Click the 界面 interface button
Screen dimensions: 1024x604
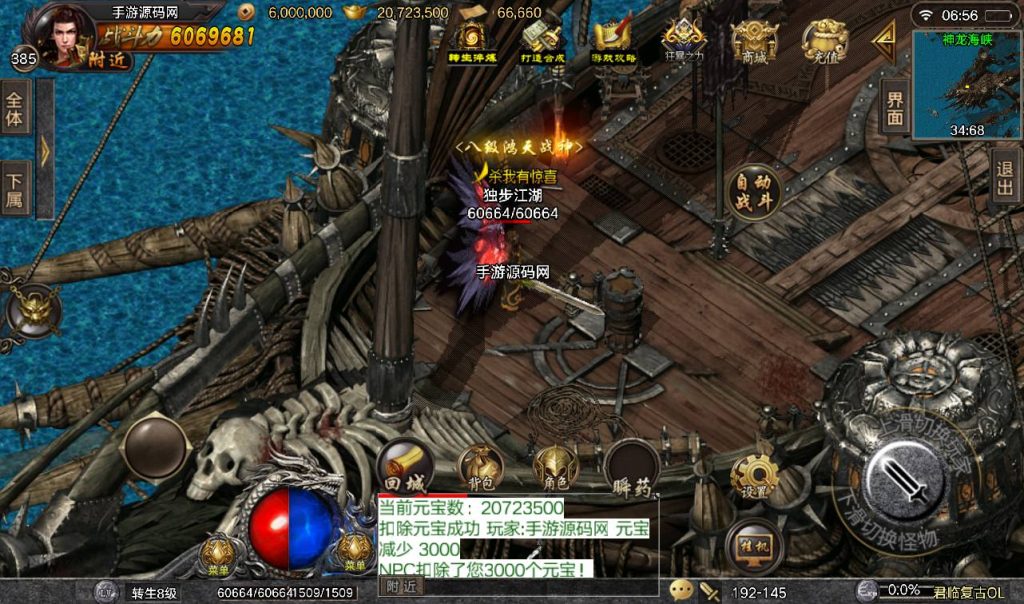[x=895, y=108]
